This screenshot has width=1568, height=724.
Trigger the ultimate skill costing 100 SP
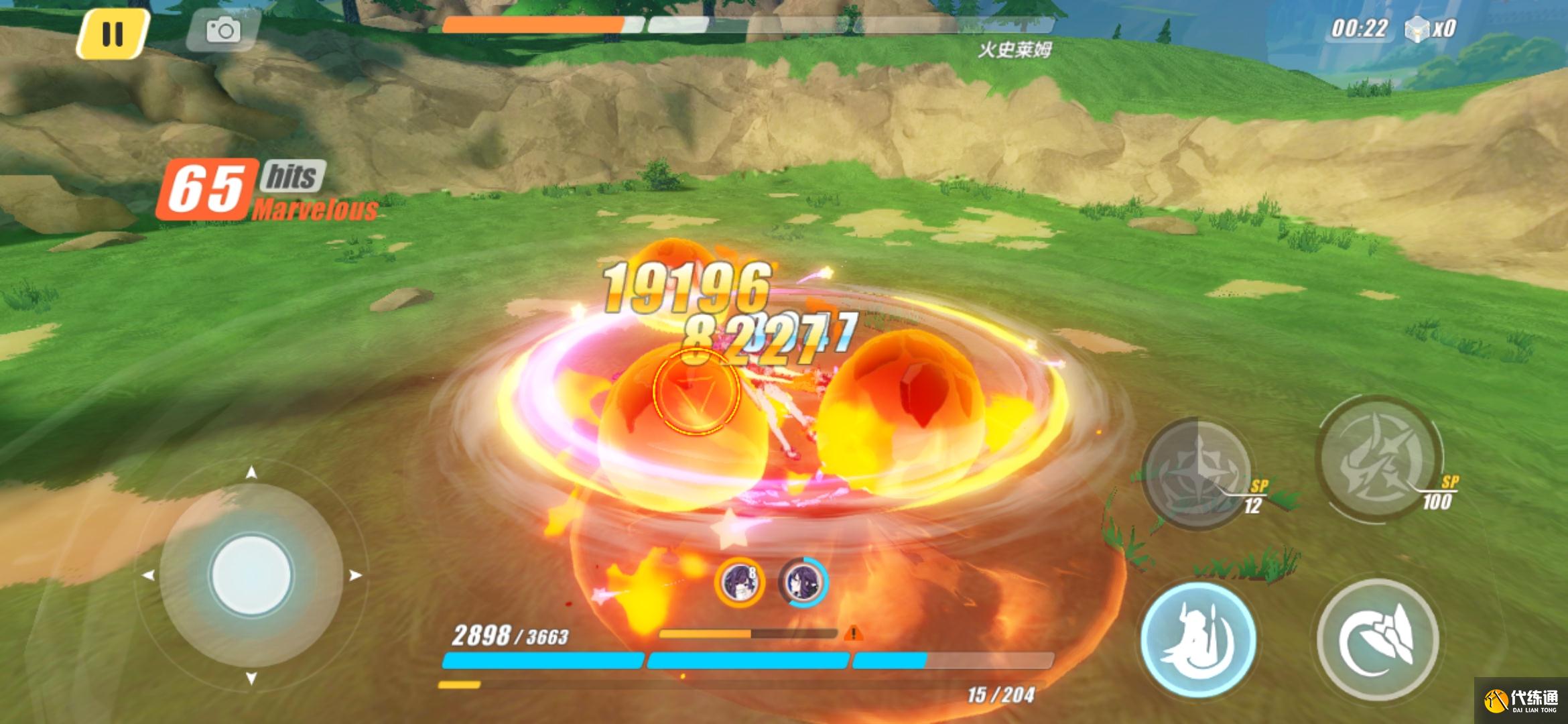click(1379, 458)
